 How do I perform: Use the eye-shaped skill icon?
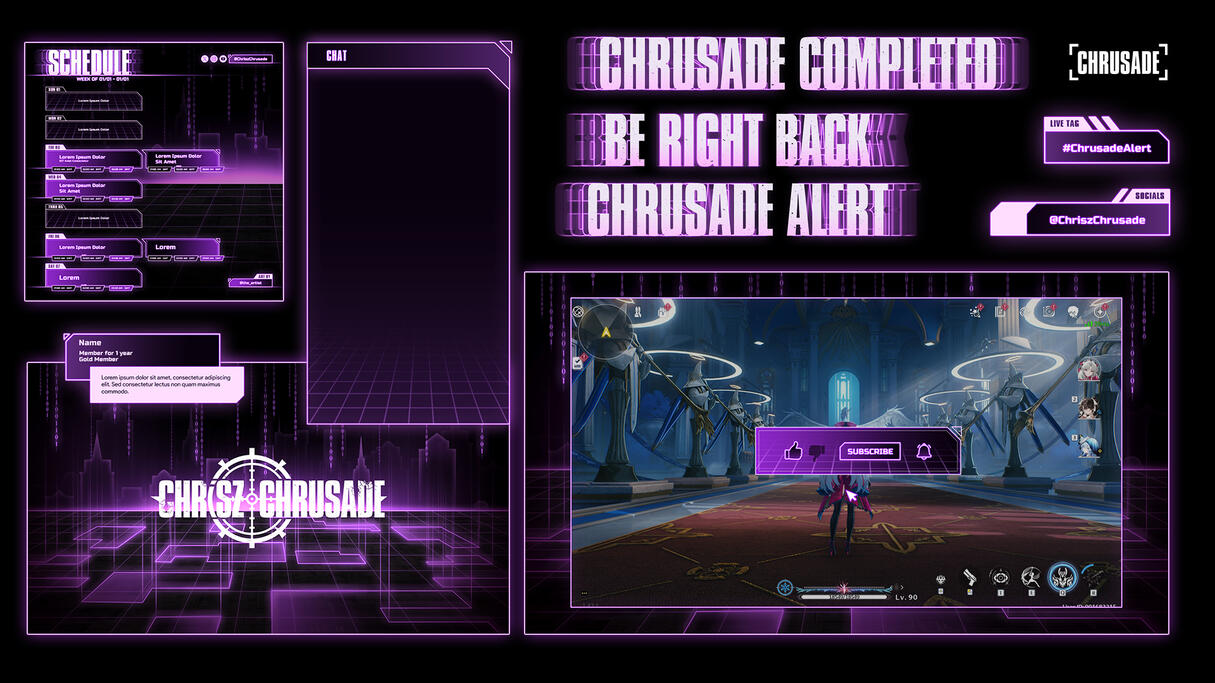click(999, 577)
